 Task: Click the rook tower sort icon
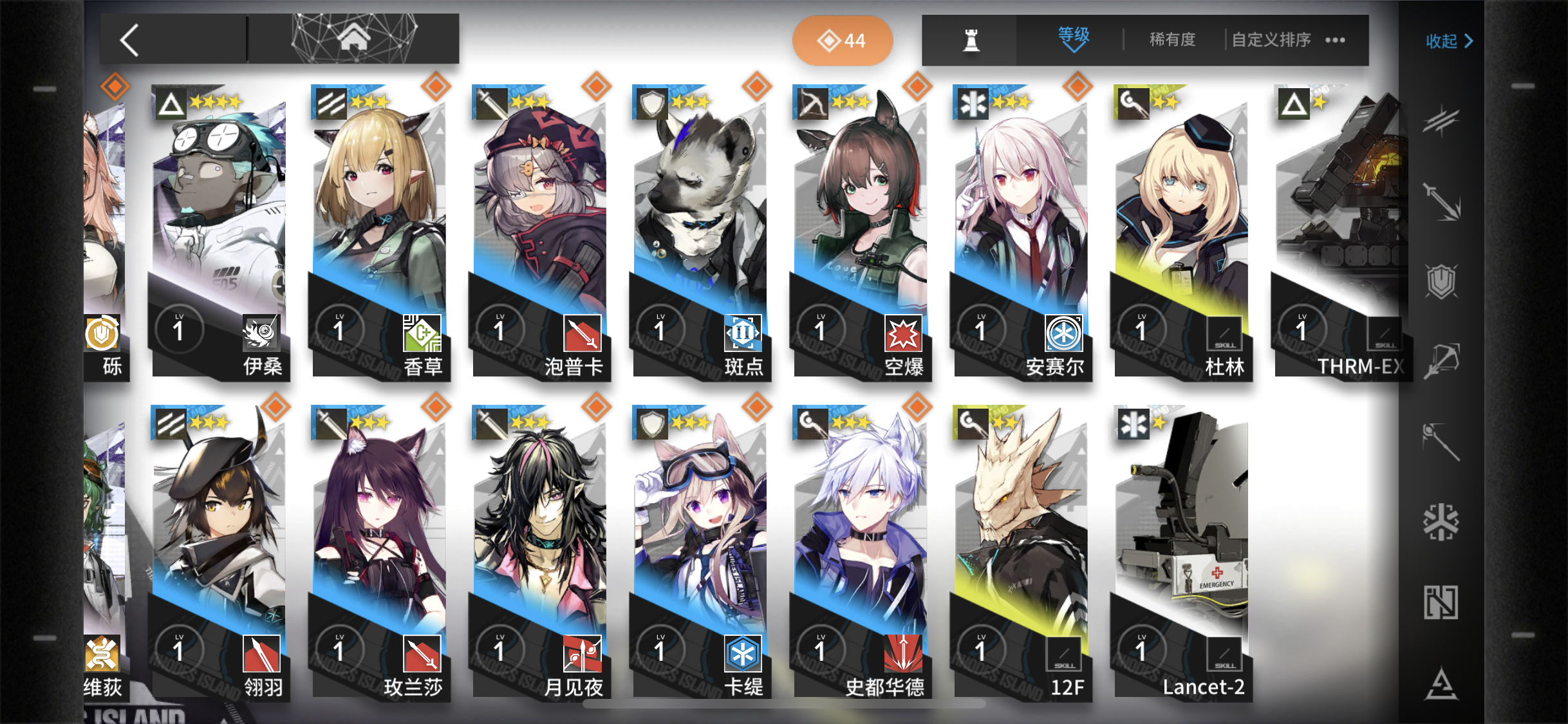click(x=971, y=39)
